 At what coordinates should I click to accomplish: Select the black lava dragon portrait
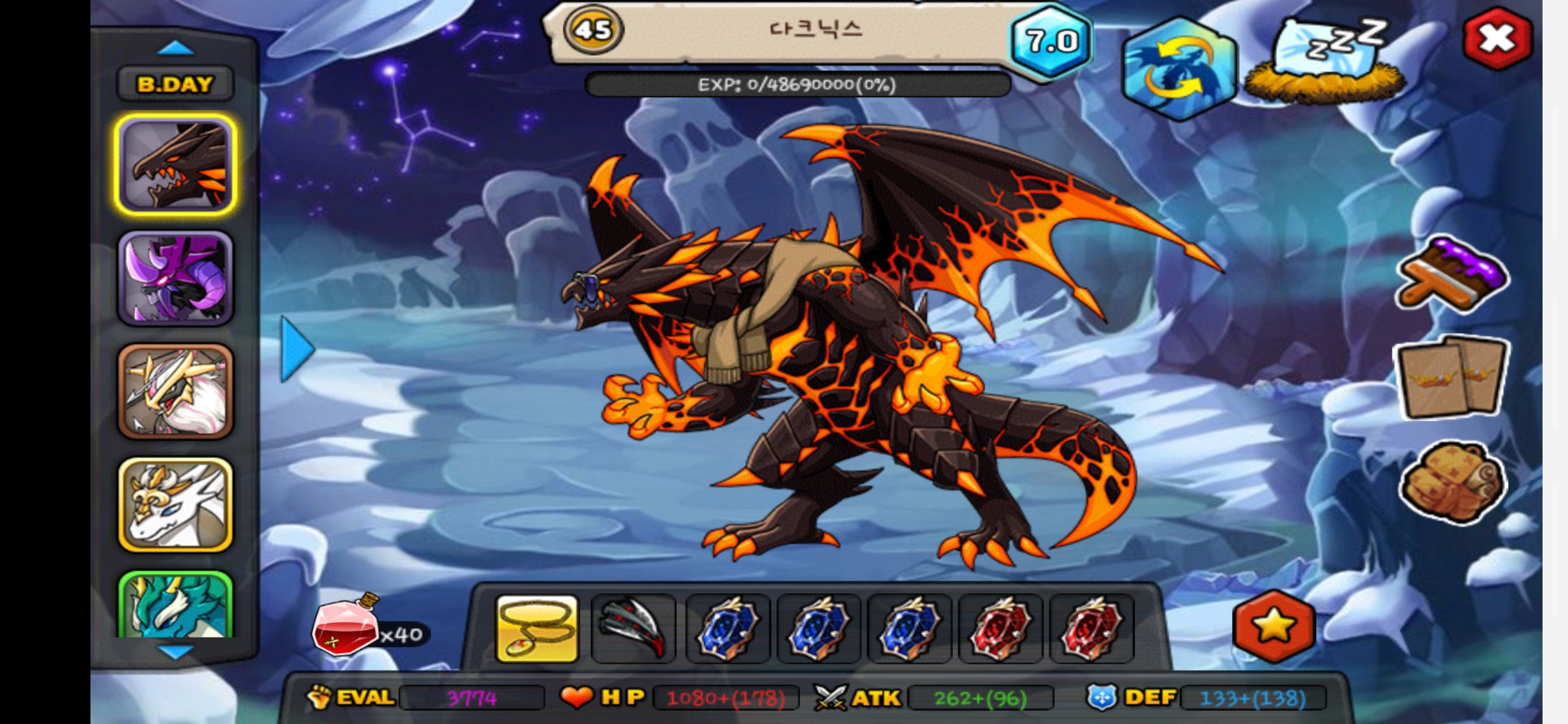(176, 165)
